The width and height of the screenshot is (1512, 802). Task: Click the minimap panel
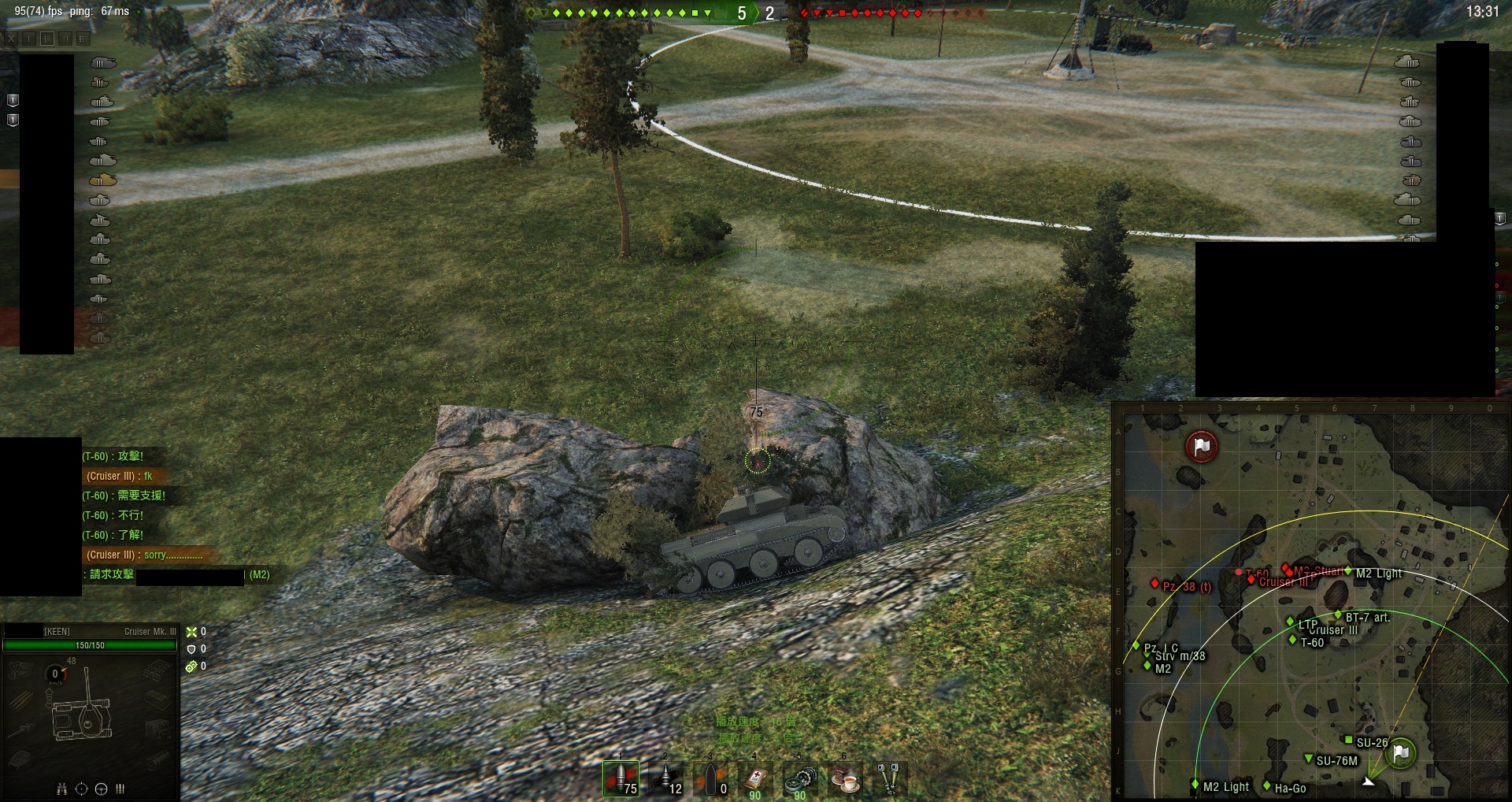1310,603
